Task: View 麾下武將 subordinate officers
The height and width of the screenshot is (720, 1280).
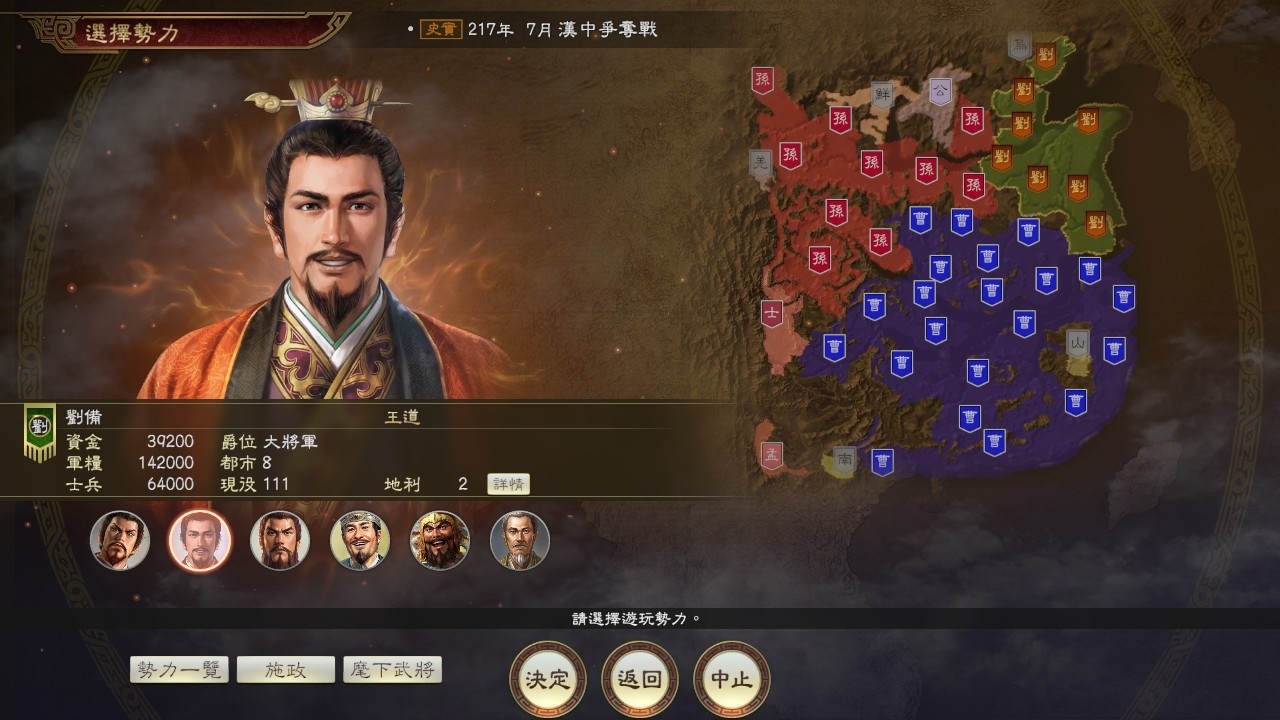Action: pos(393,669)
